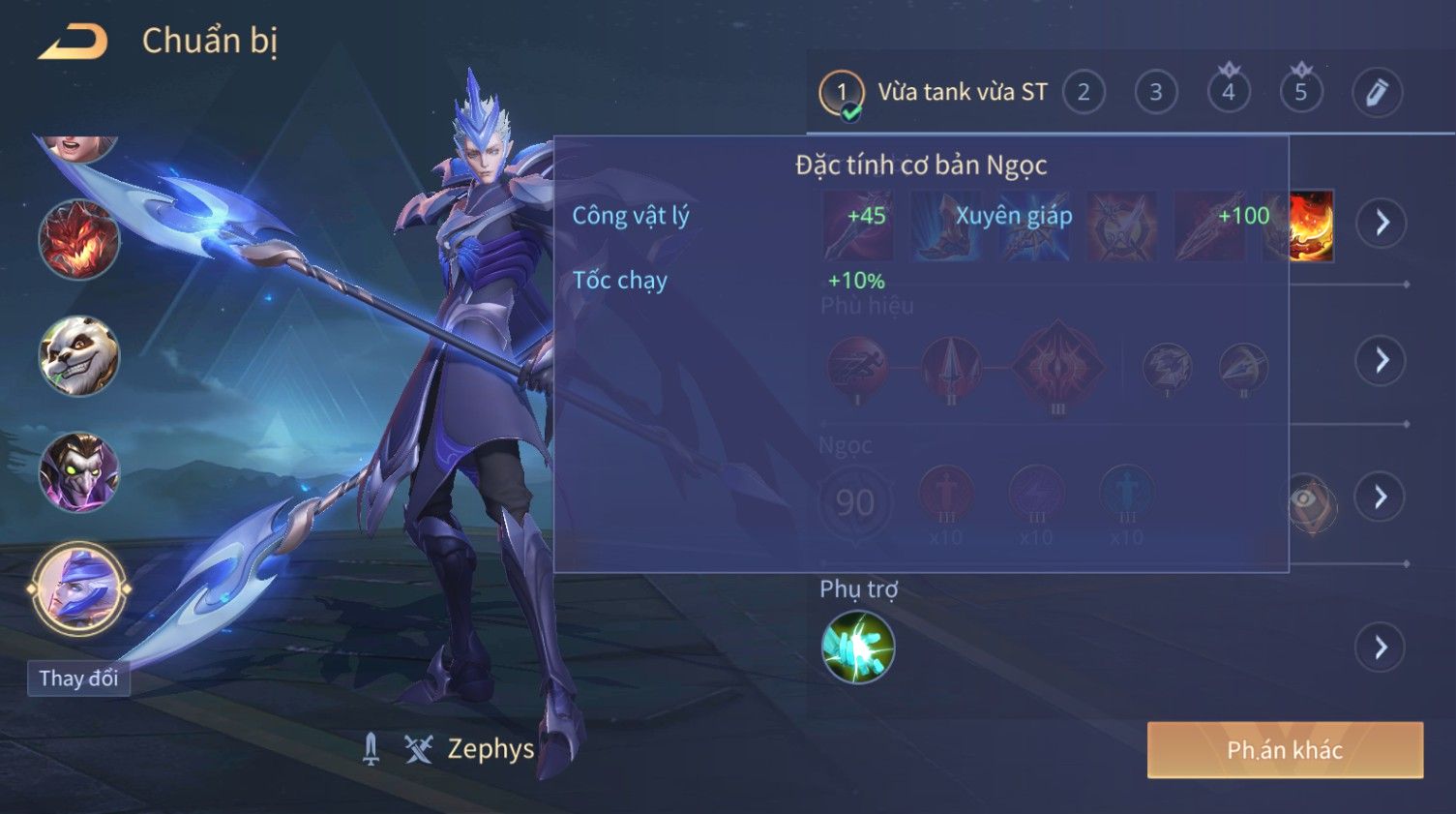Expand the Phù hiệu row arrow

coord(1381,360)
